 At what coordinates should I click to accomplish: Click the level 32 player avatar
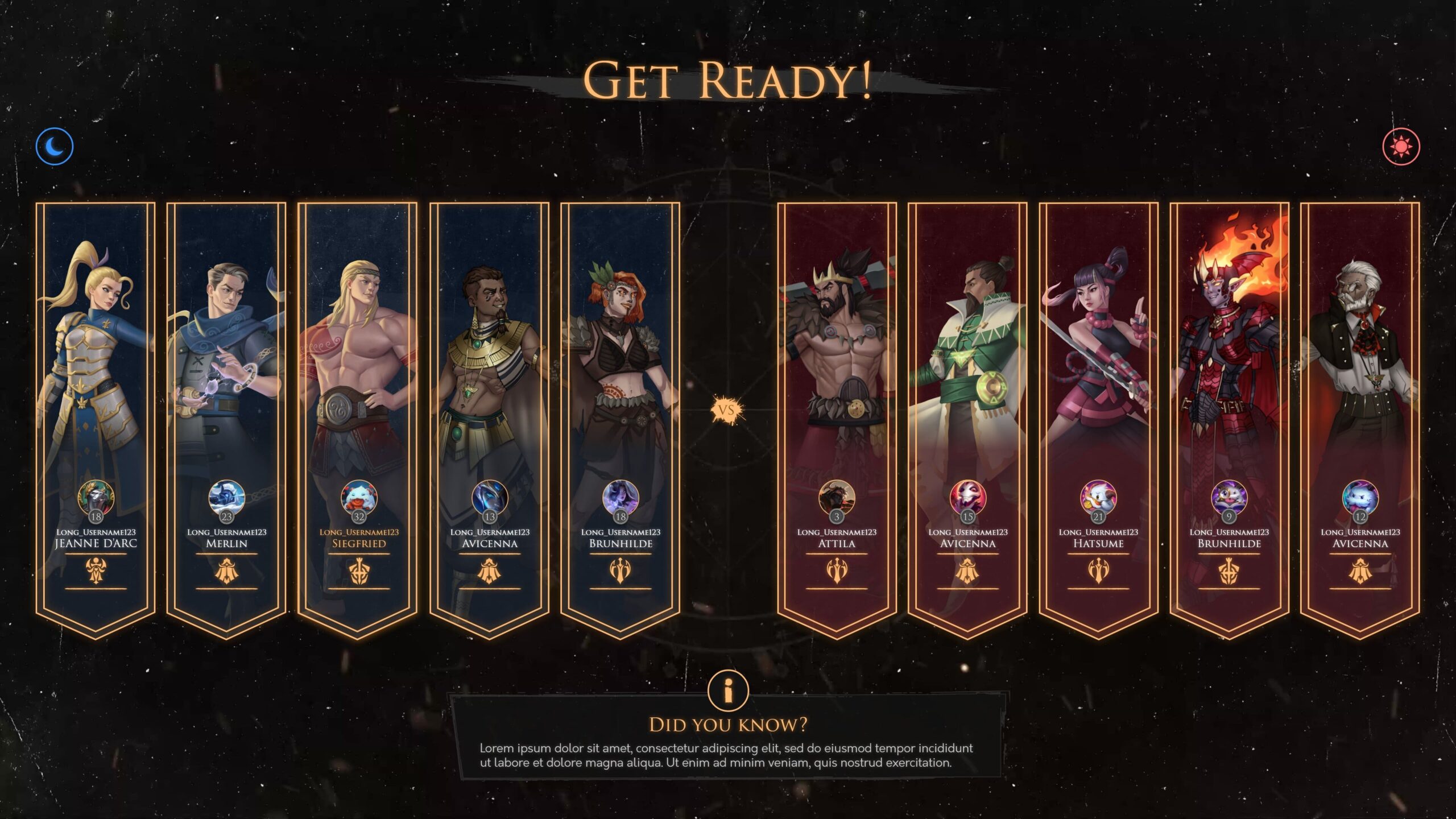(x=359, y=498)
